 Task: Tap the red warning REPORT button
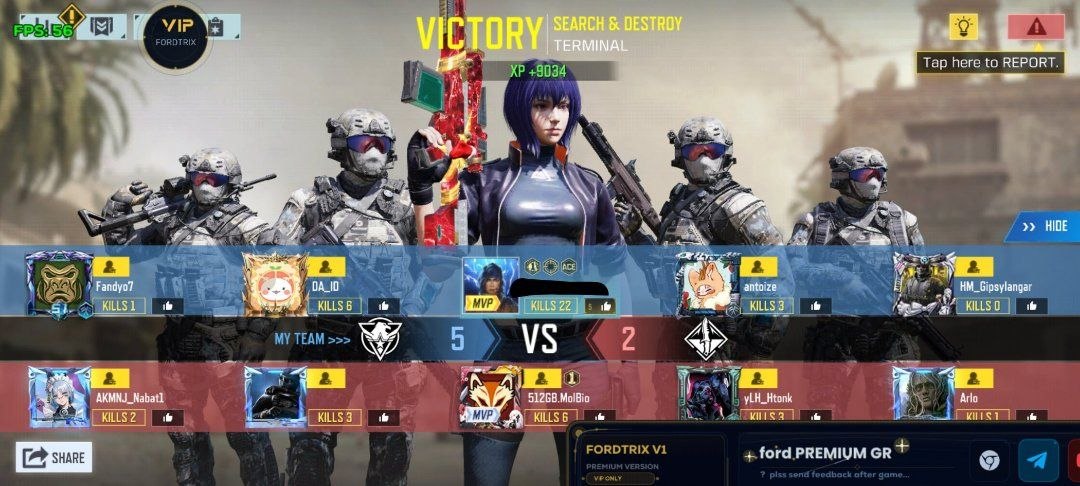[1035, 27]
